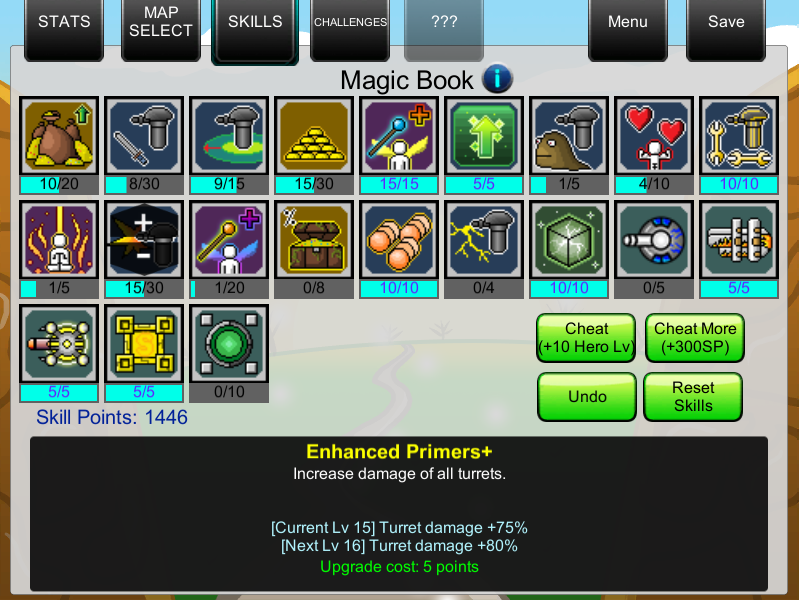Screen dimensions: 799x600
Task: Switch to the MAP SELECT tab
Action: pos(160,23)
